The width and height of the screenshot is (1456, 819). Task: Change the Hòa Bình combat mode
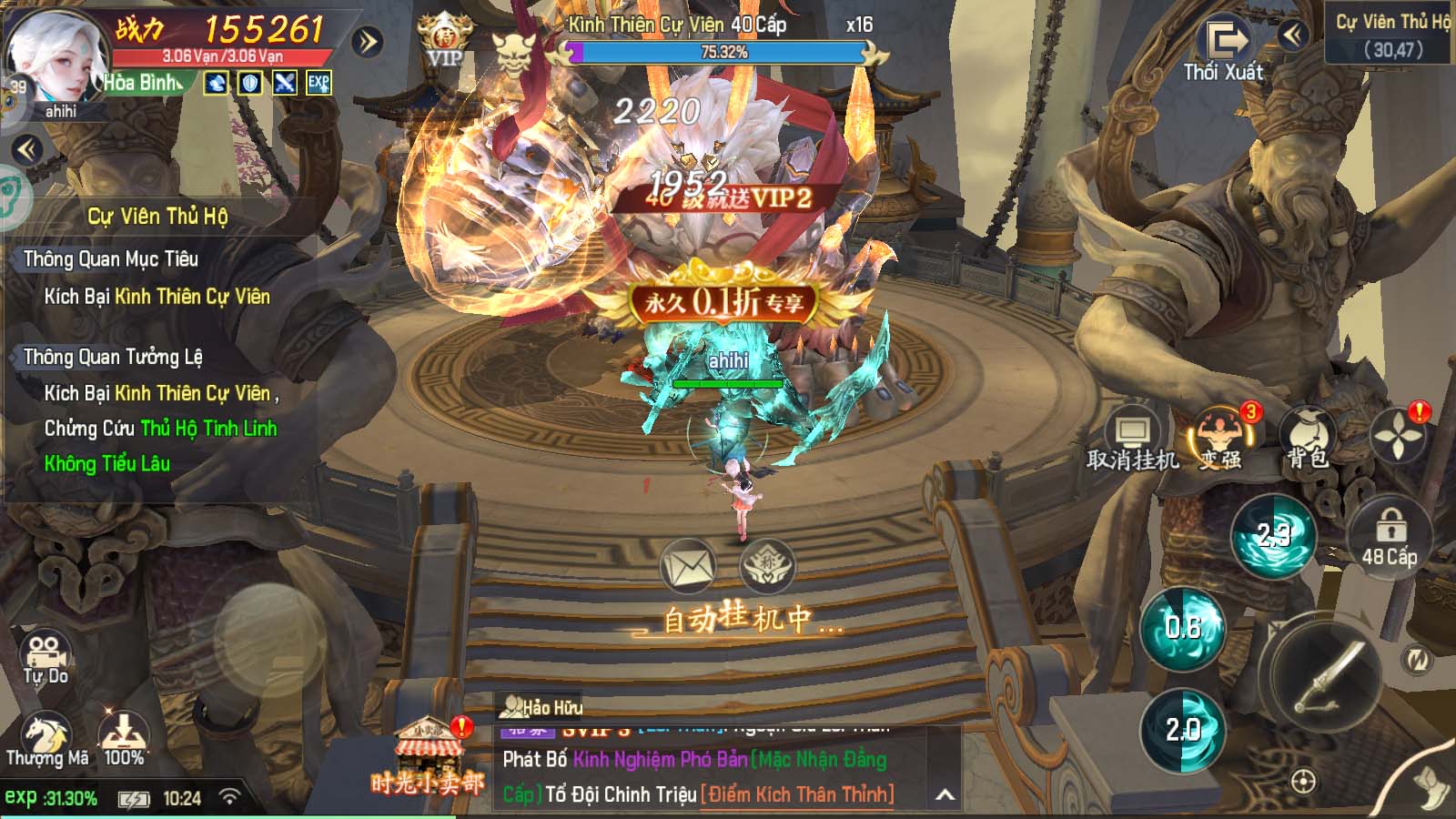[143, 83]
